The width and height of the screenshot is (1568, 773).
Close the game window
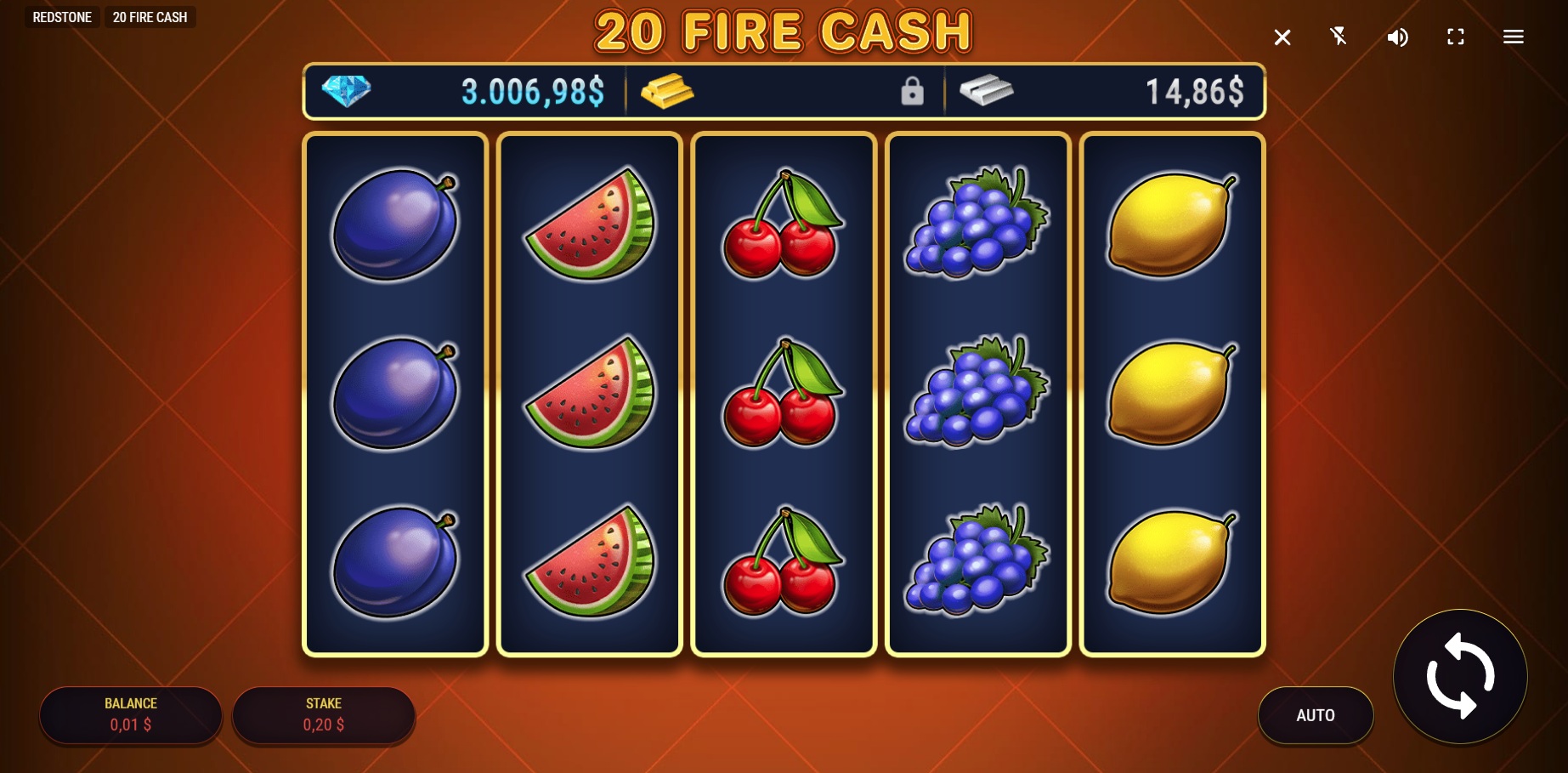pos(1282,37)
